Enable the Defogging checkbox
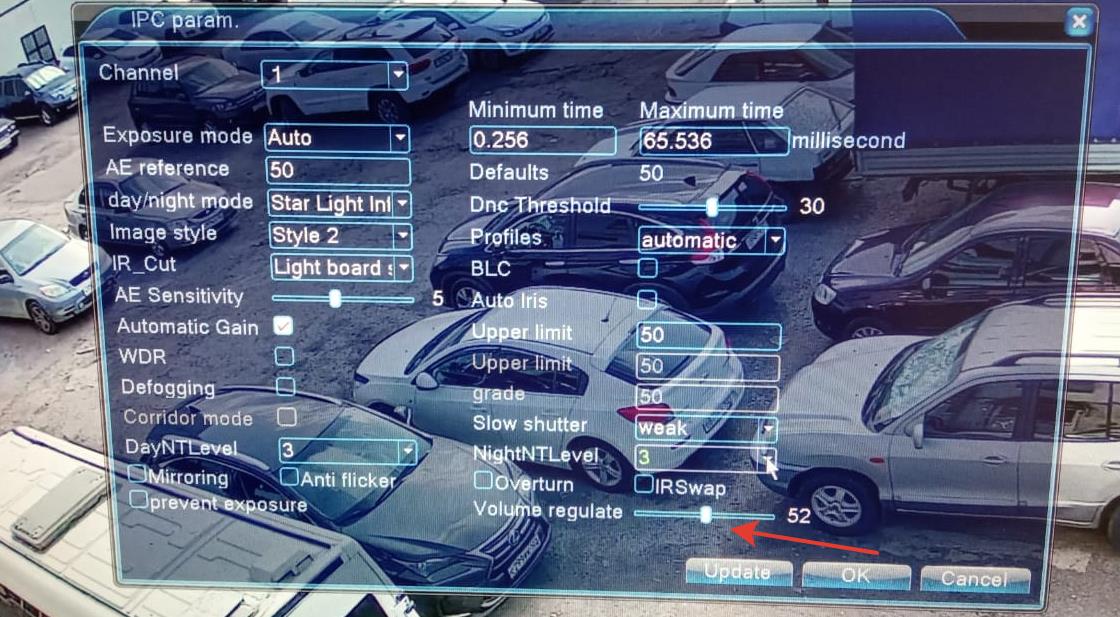The height and width of the screenshot is (617, 1120). pos(286,385)
